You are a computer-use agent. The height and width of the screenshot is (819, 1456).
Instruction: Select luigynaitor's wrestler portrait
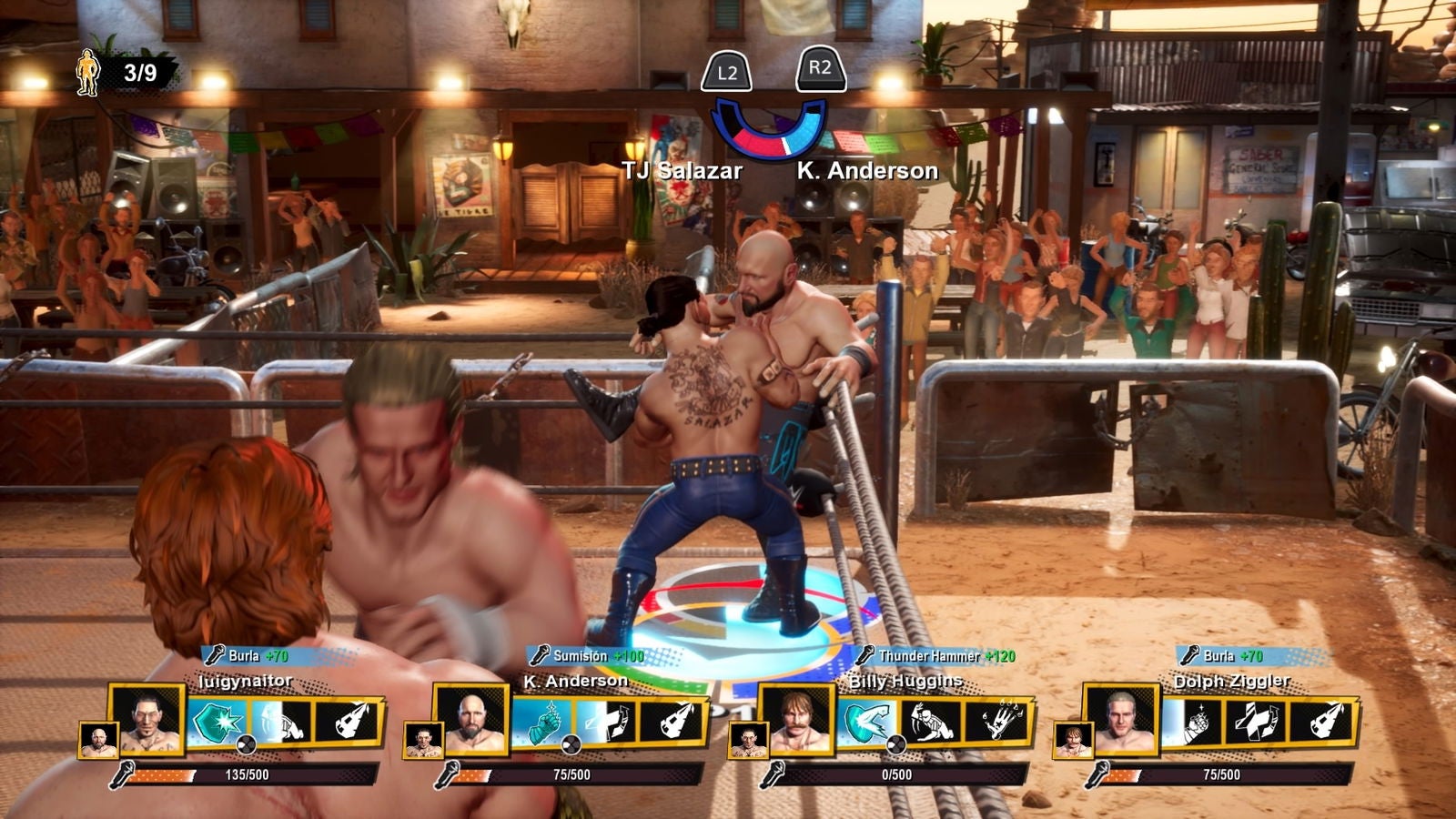click(x=146, y=720)
